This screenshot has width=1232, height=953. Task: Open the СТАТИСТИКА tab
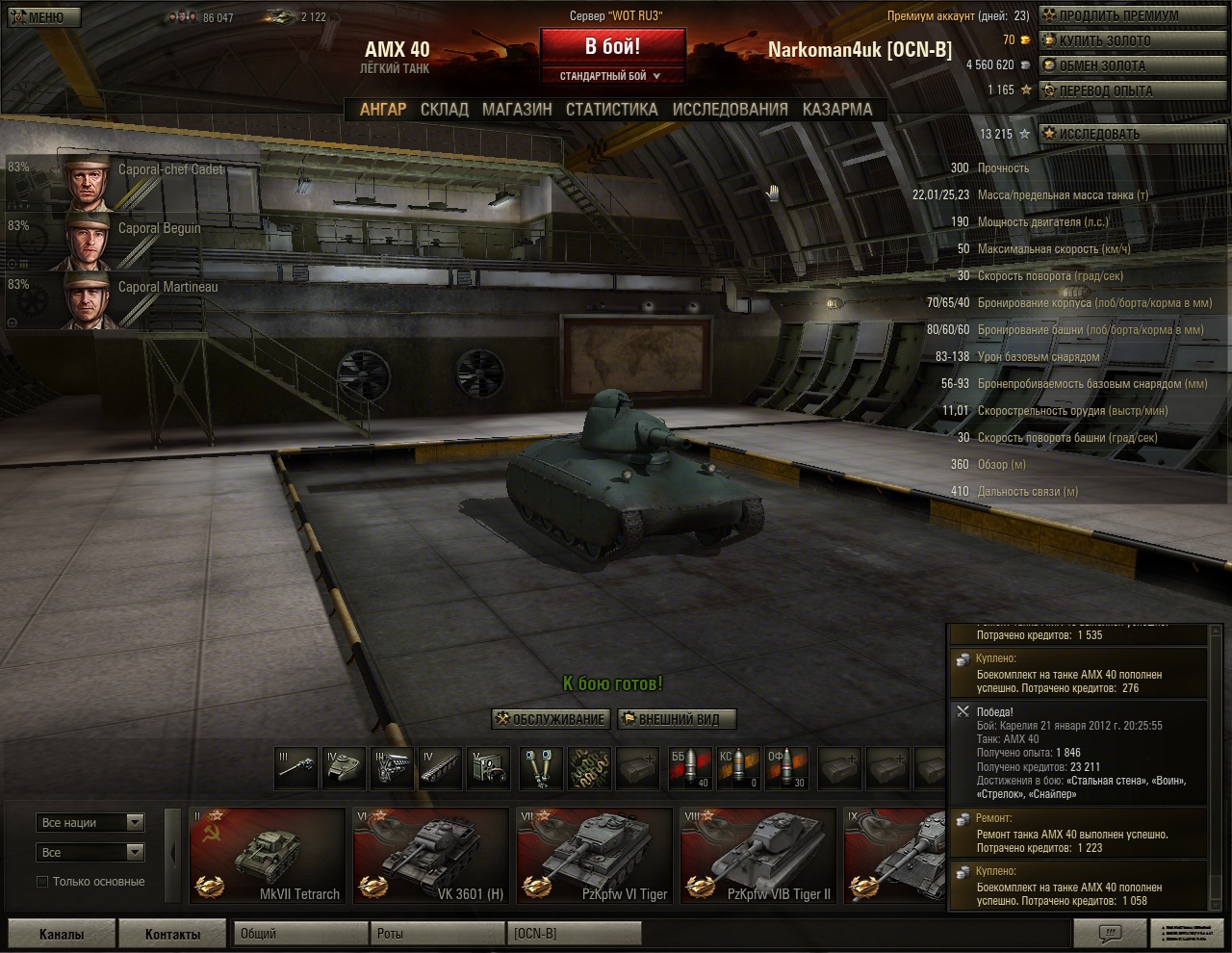coord(611,110)
